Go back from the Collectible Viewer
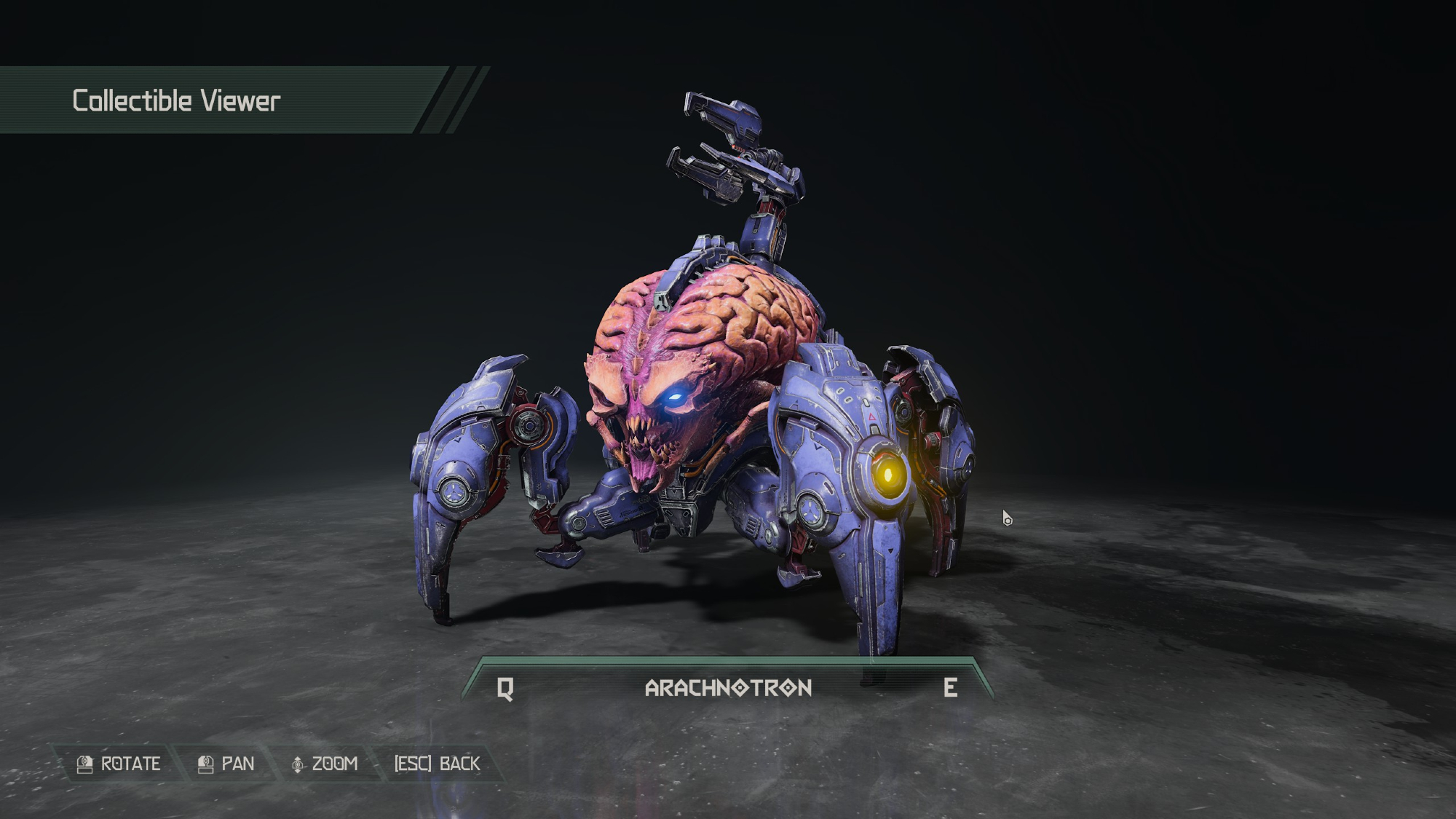The height and width of the screenshot is (819, 1456). tap(437, 764)
